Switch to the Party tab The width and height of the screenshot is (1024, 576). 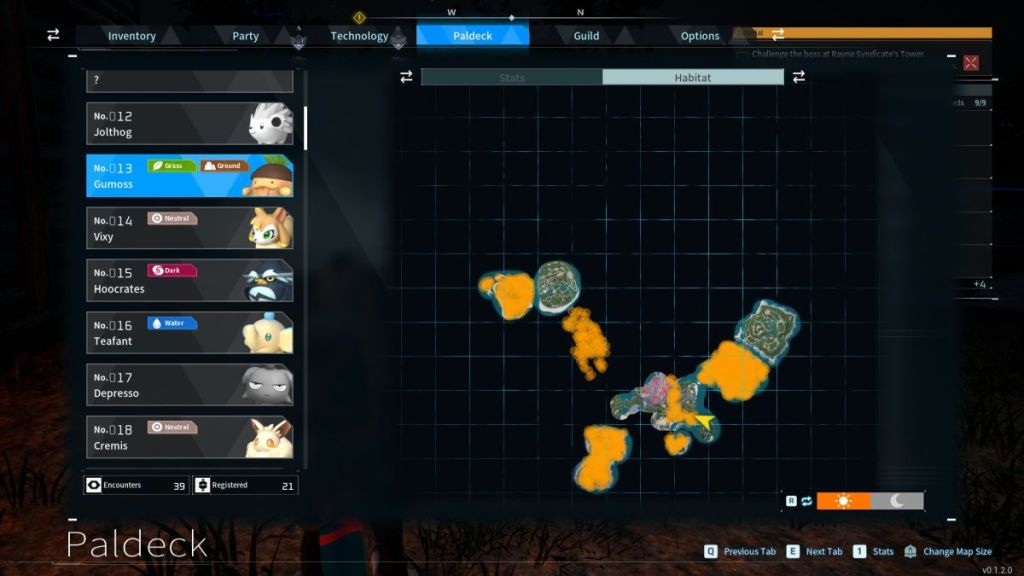click(x=245, y=36)
